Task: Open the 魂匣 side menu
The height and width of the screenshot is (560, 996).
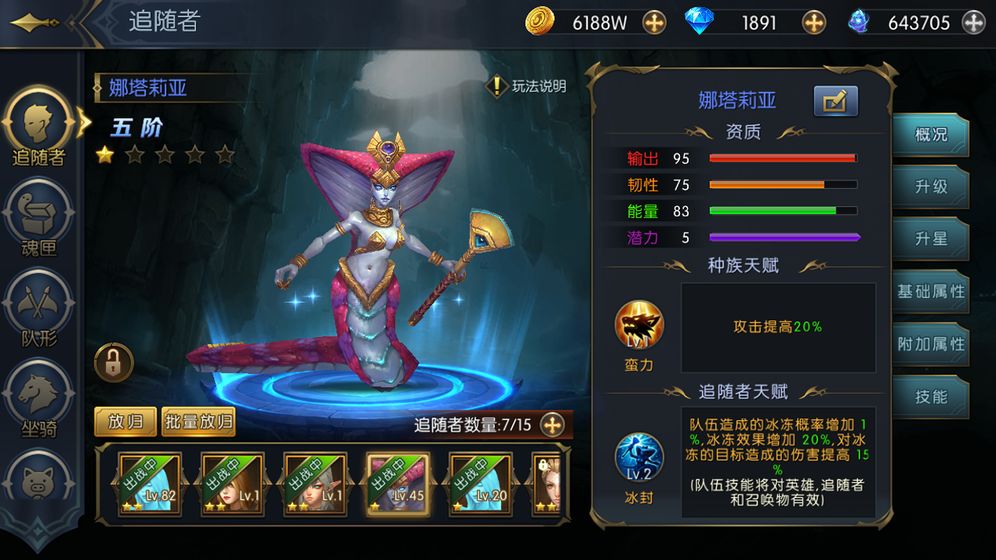Action: (x=37, y=222)
